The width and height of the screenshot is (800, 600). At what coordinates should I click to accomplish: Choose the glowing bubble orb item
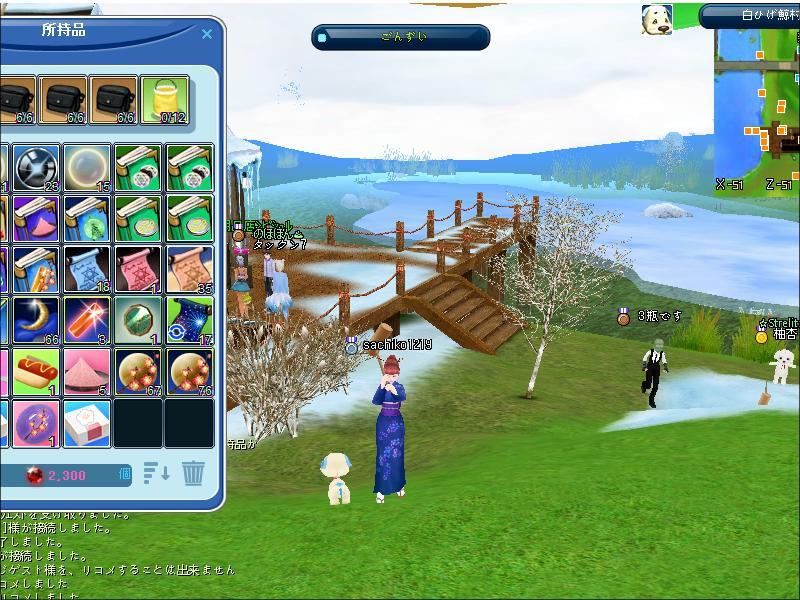pos(87,167)
